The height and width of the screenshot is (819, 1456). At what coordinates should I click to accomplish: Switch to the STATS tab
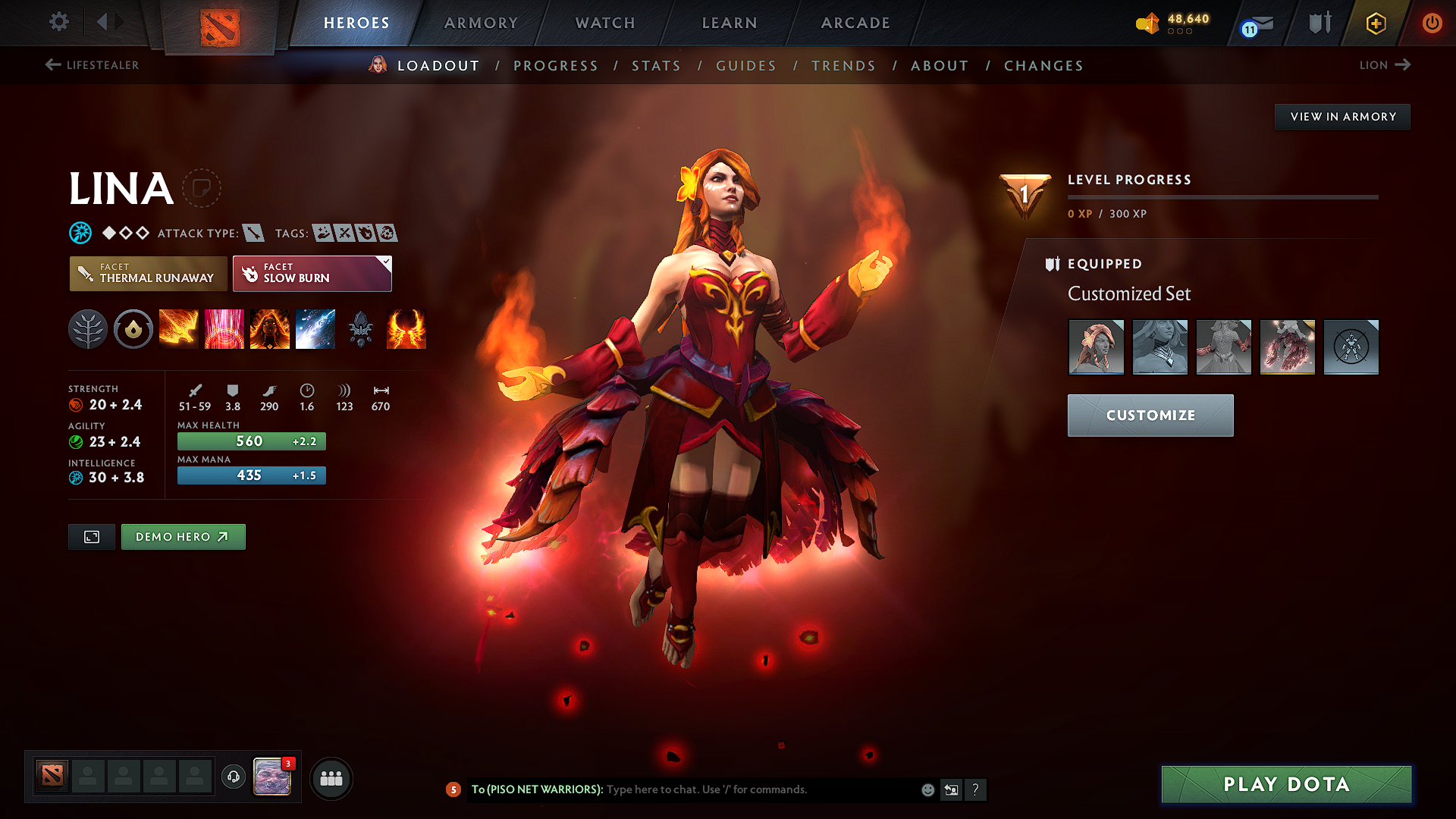click(656, 66)
